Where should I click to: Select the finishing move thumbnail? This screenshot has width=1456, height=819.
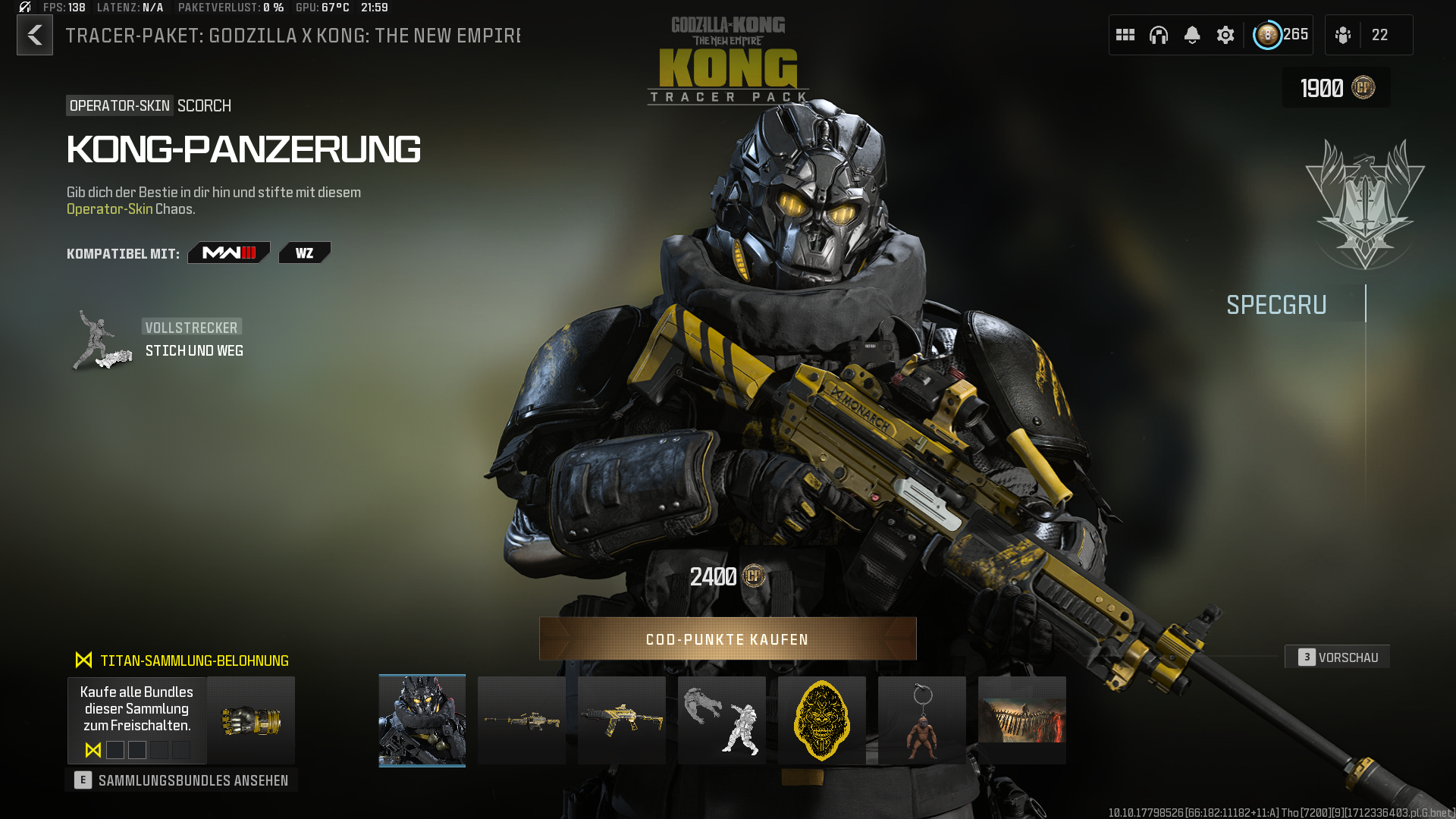722,720
